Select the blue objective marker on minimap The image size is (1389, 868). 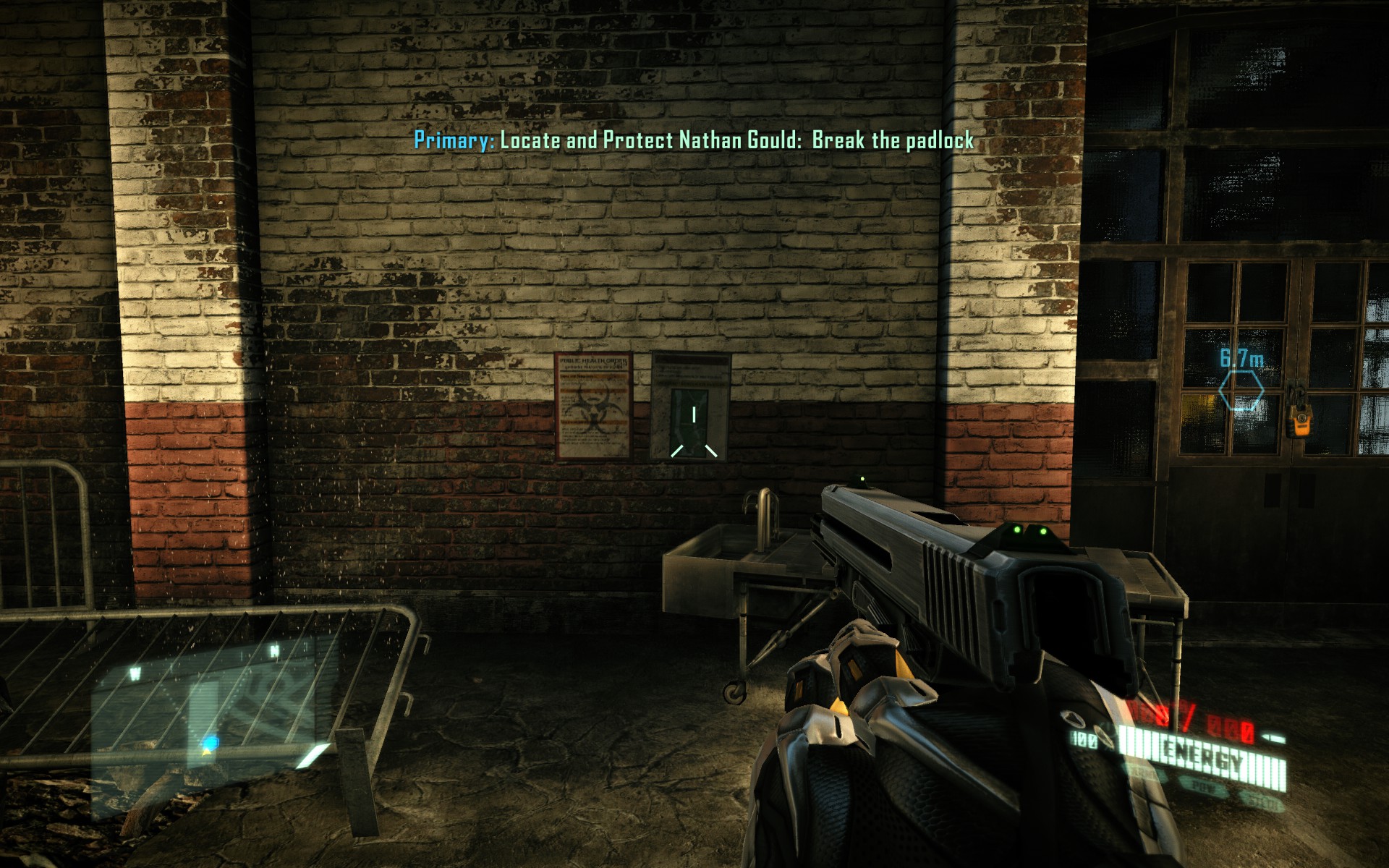click(x=211, y=742)
